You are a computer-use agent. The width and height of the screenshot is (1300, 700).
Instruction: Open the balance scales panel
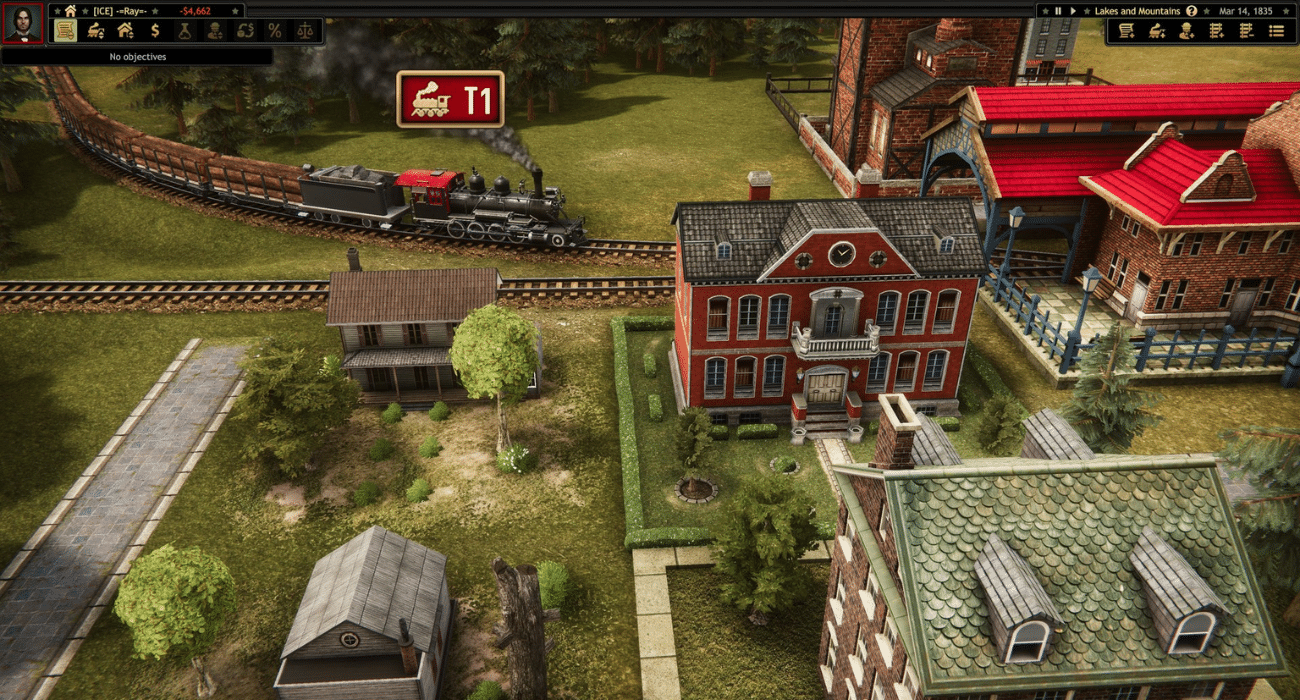coord(304,31)
